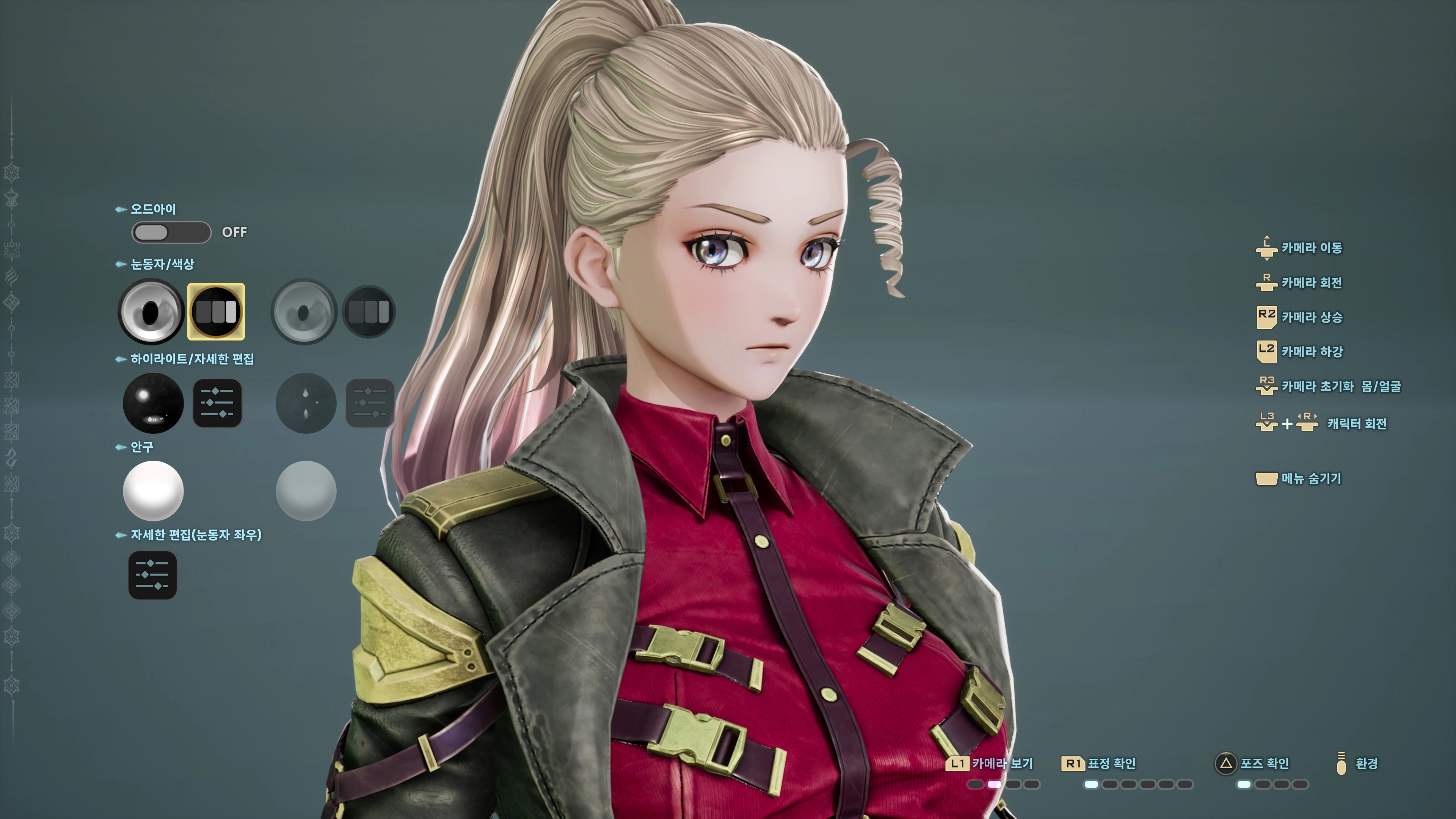The height and width of the screenshot is (819, 1456).
Task: Select the left pupil color swatch
Action: [x=152, y=311]
